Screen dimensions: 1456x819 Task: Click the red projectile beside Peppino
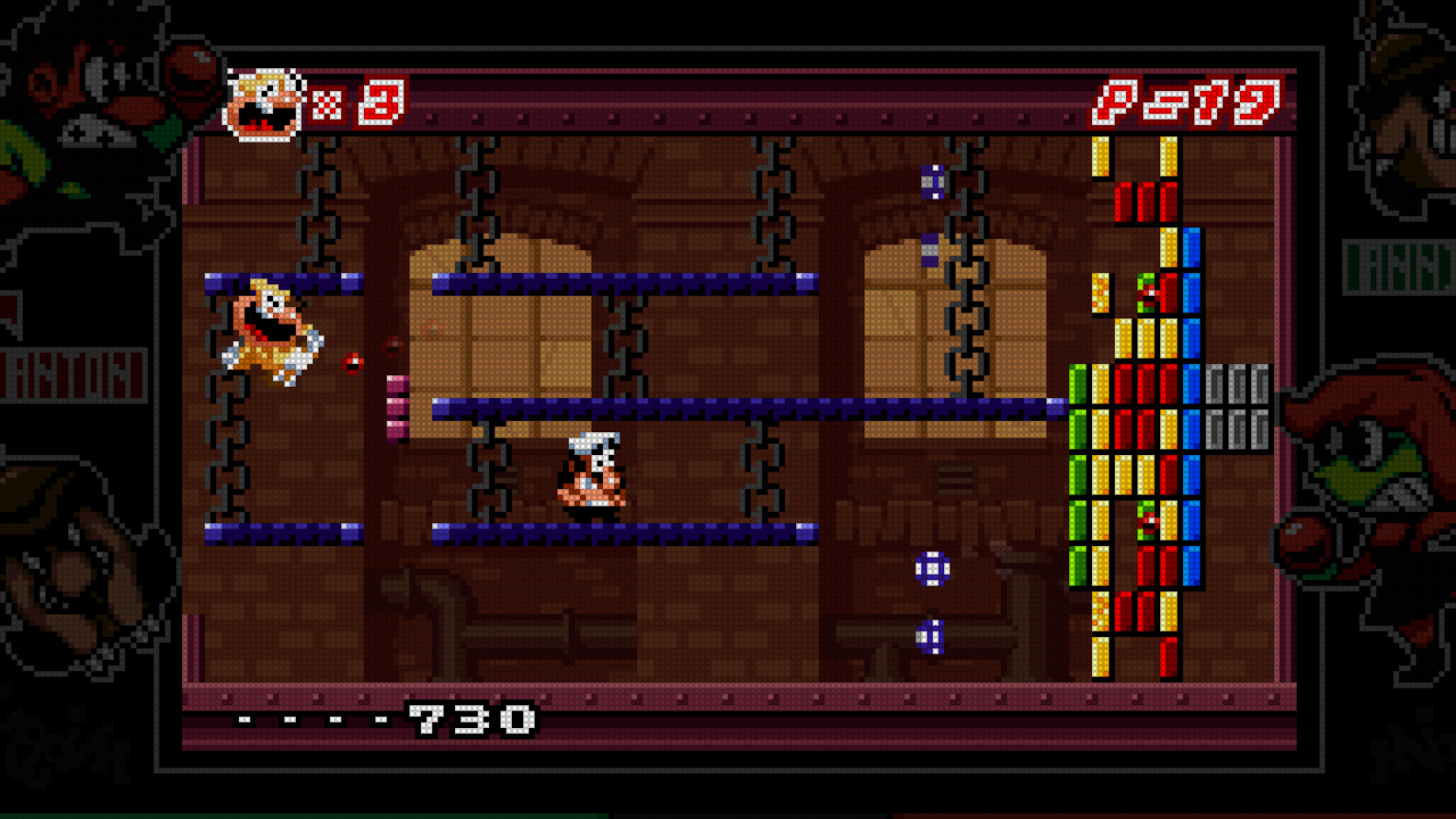(353, 362)
